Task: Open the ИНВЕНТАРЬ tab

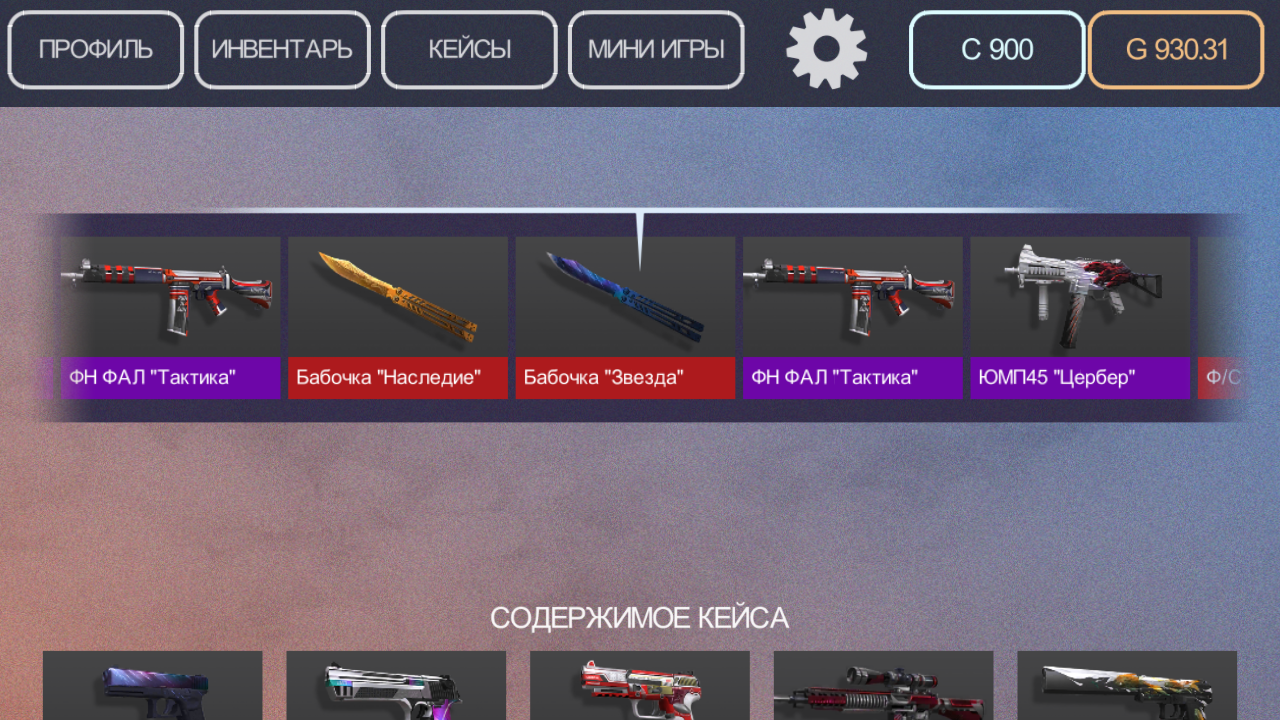Action: pyautogui.click(x=282, y=49)
